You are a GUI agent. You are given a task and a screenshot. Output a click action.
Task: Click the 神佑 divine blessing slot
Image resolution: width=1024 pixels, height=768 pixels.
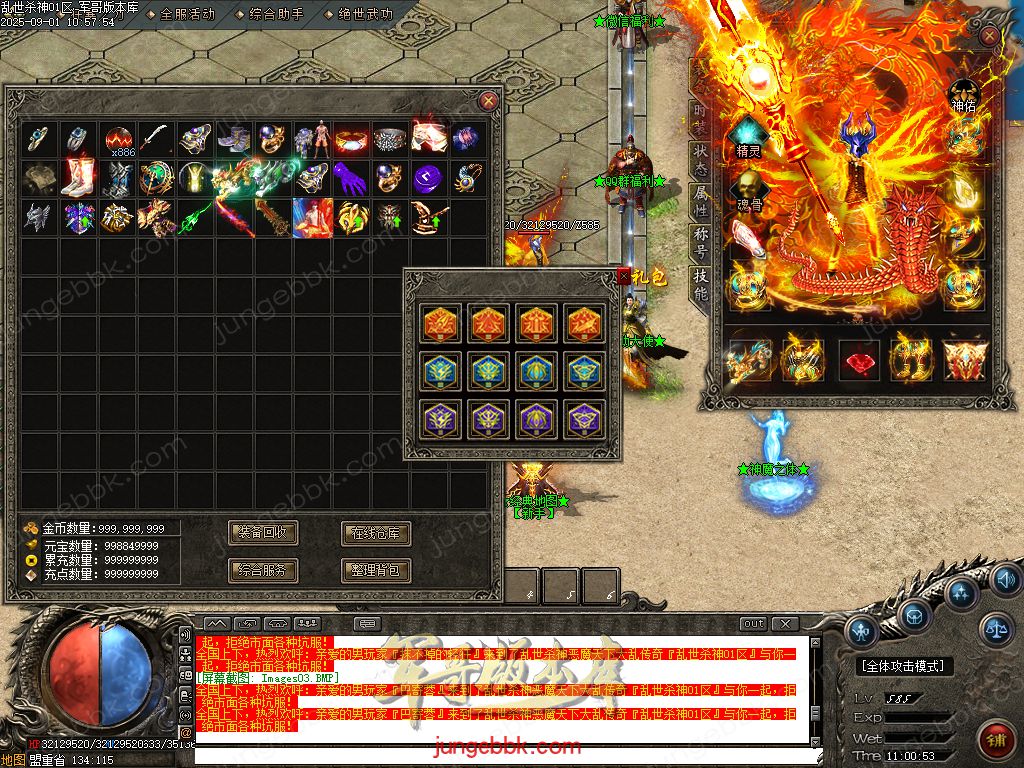[x=963, y=95]
